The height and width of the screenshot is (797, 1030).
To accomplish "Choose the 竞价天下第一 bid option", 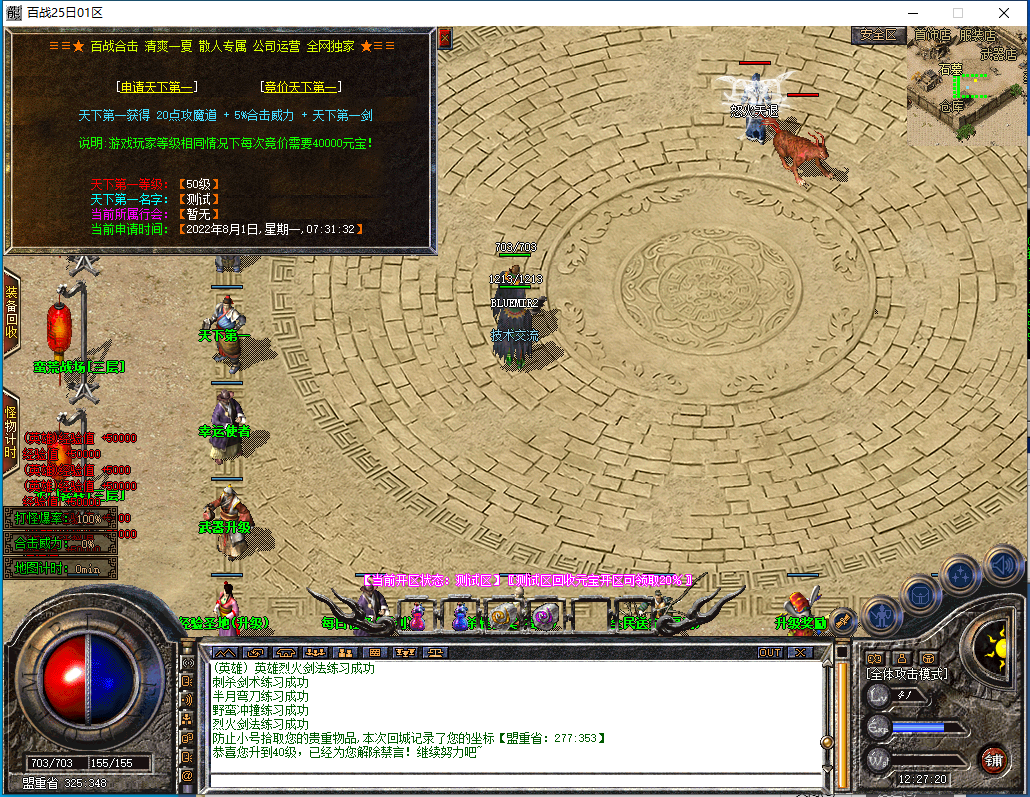I will point(301,87).
